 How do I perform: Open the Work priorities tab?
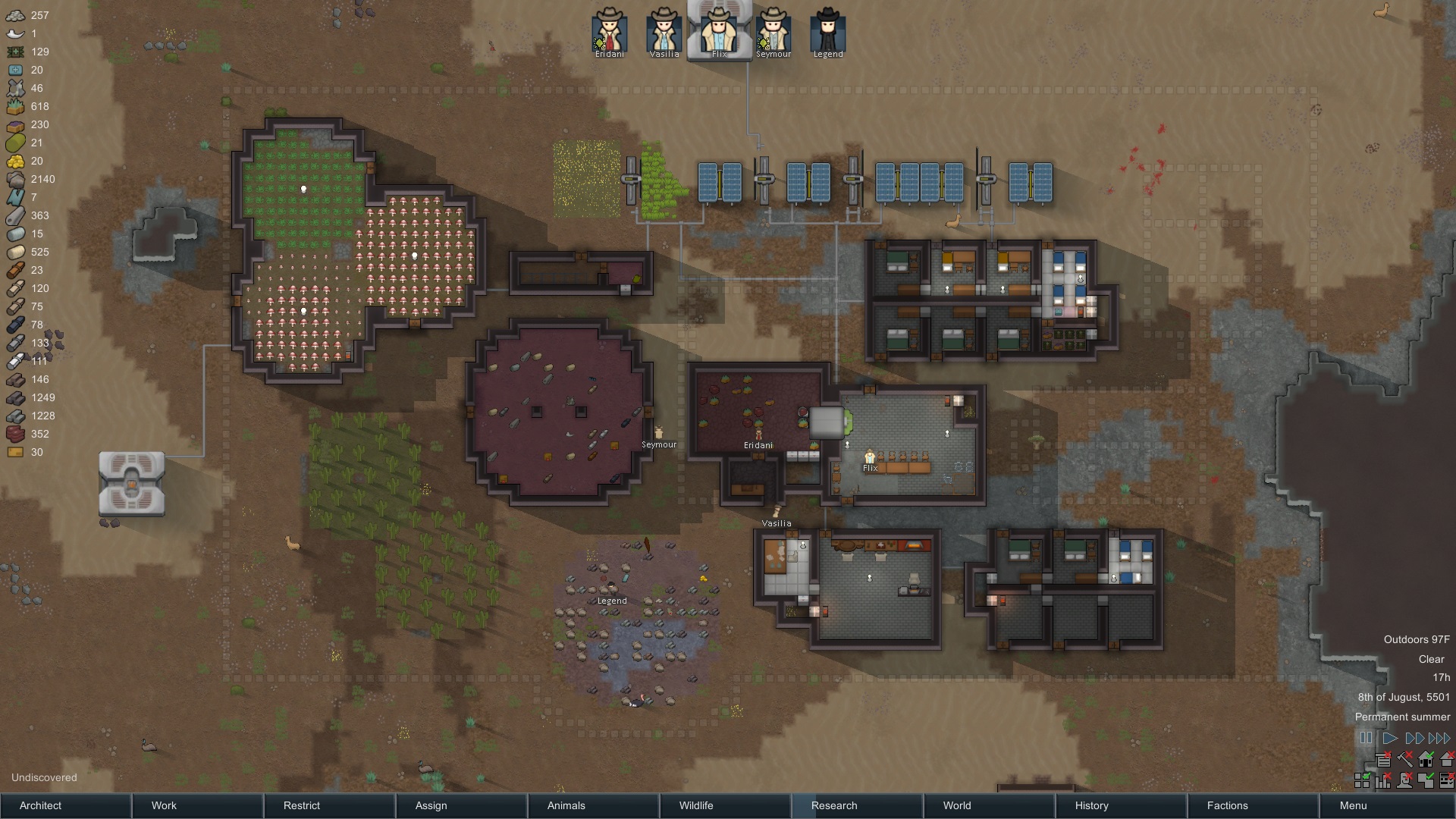pyautogui.click(x=197, y=805)
